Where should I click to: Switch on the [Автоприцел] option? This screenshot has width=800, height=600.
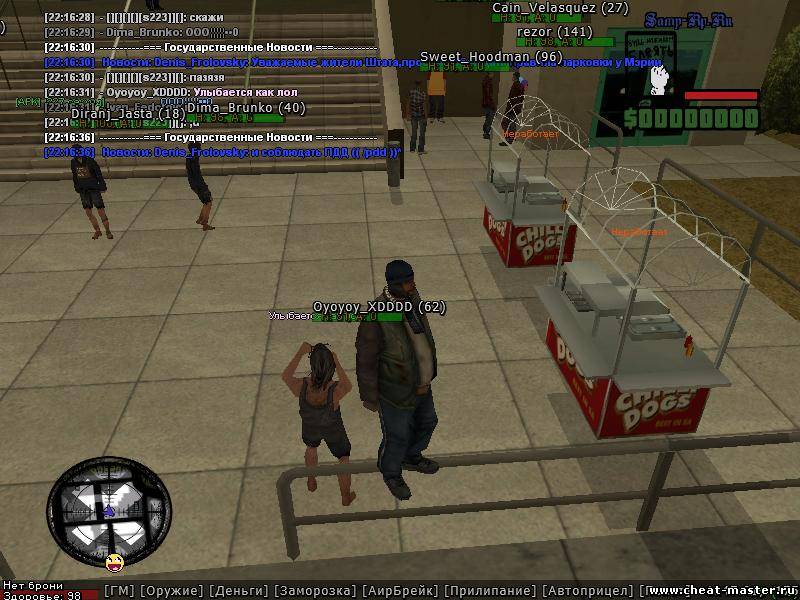pyautogui.click(x=585, y=591)
